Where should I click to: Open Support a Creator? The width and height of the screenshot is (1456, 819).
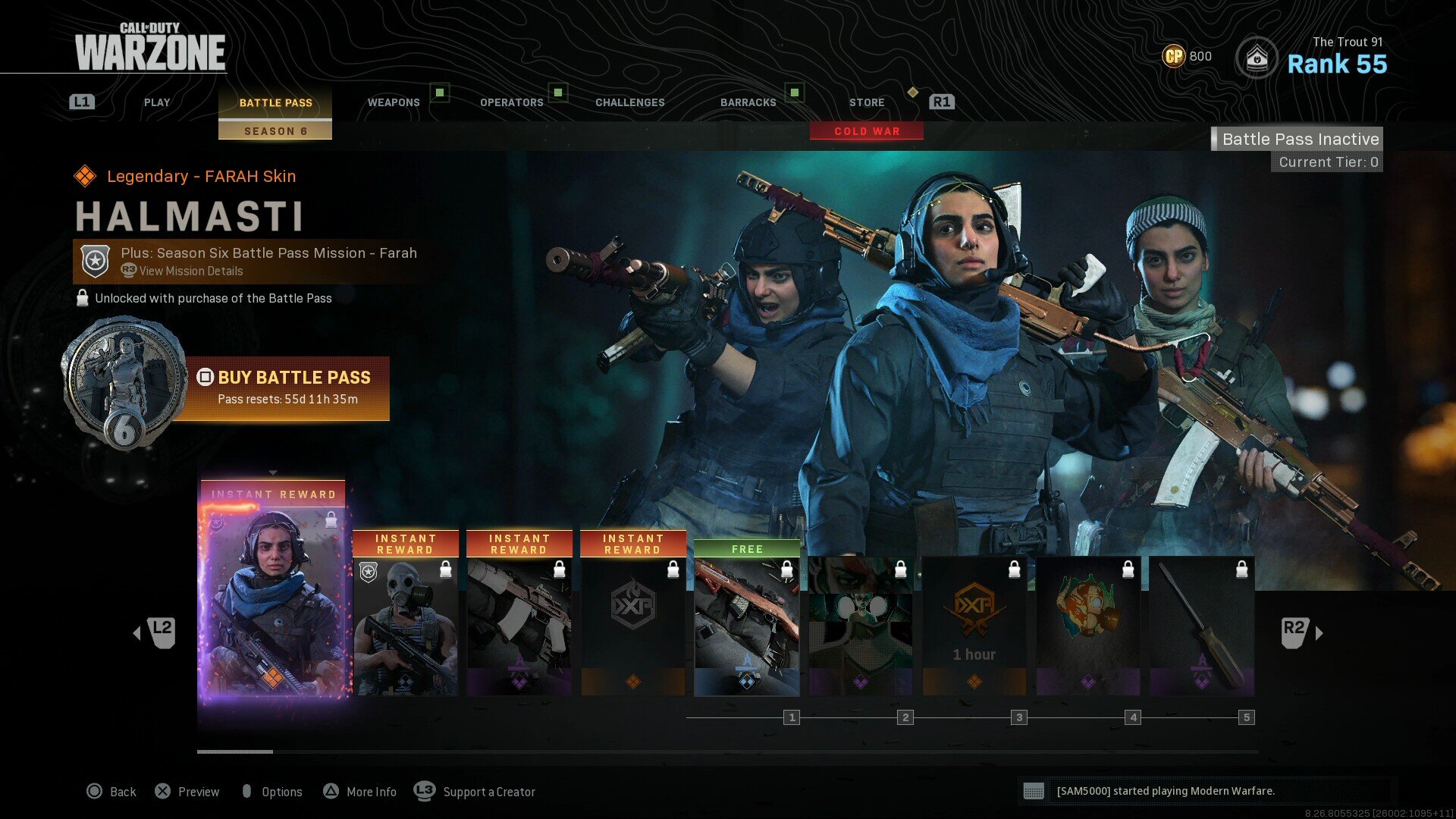(x=475, y=792)
